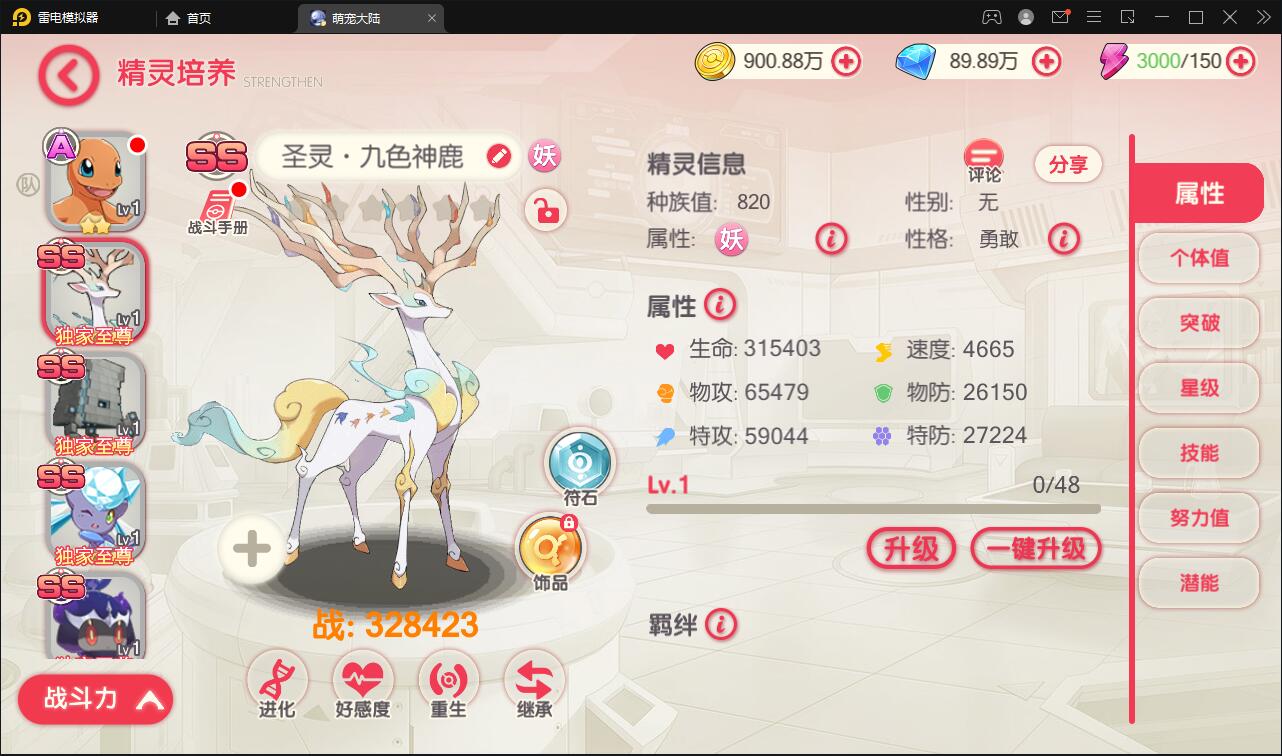
Task: Click the 分享 share button
Action: pyautogui.click(x=1068, y=164)
